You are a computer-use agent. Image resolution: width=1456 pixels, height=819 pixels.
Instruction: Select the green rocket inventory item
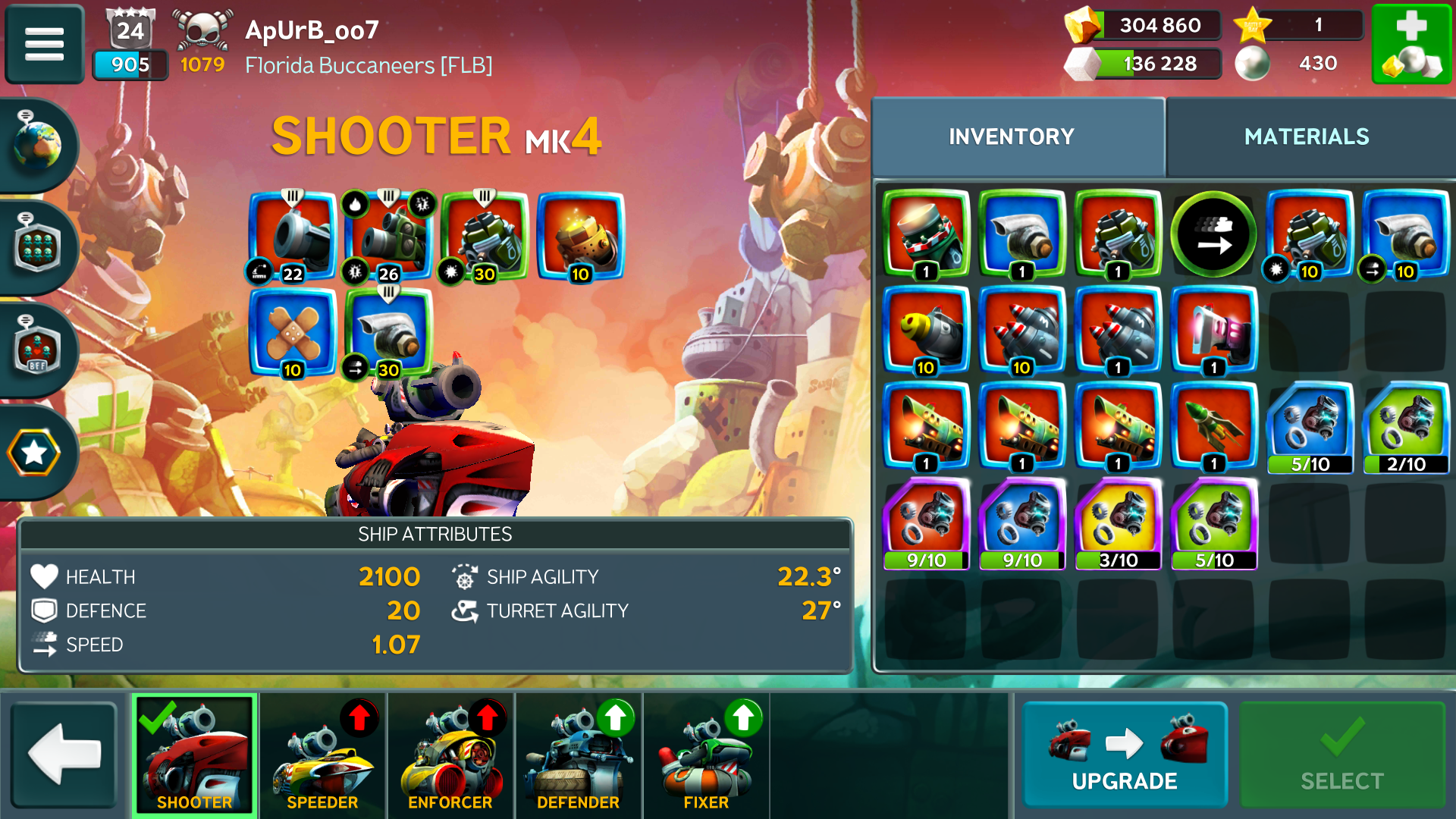click(1213, 427)
